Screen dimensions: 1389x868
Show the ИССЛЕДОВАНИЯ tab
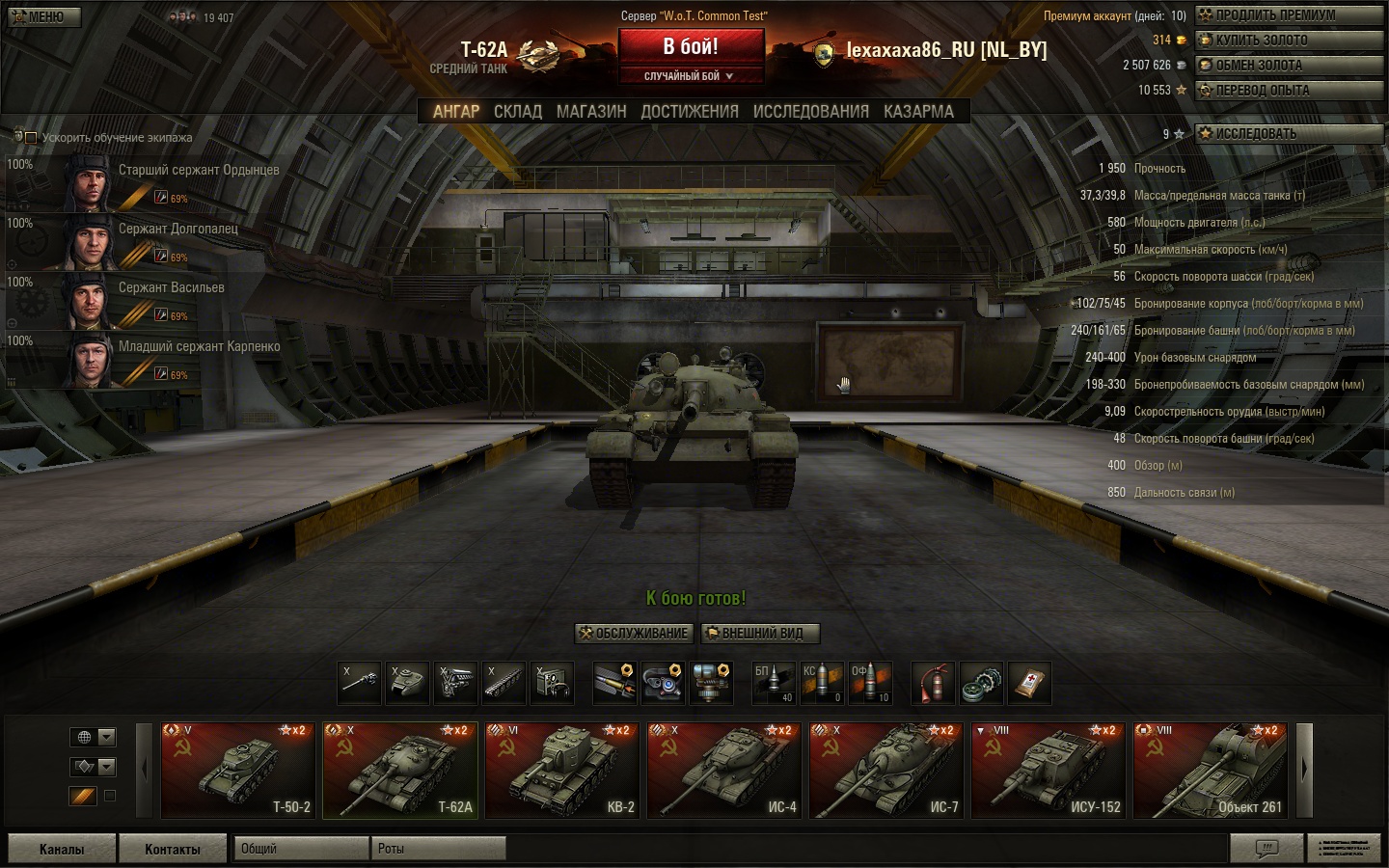click(810, 112)
